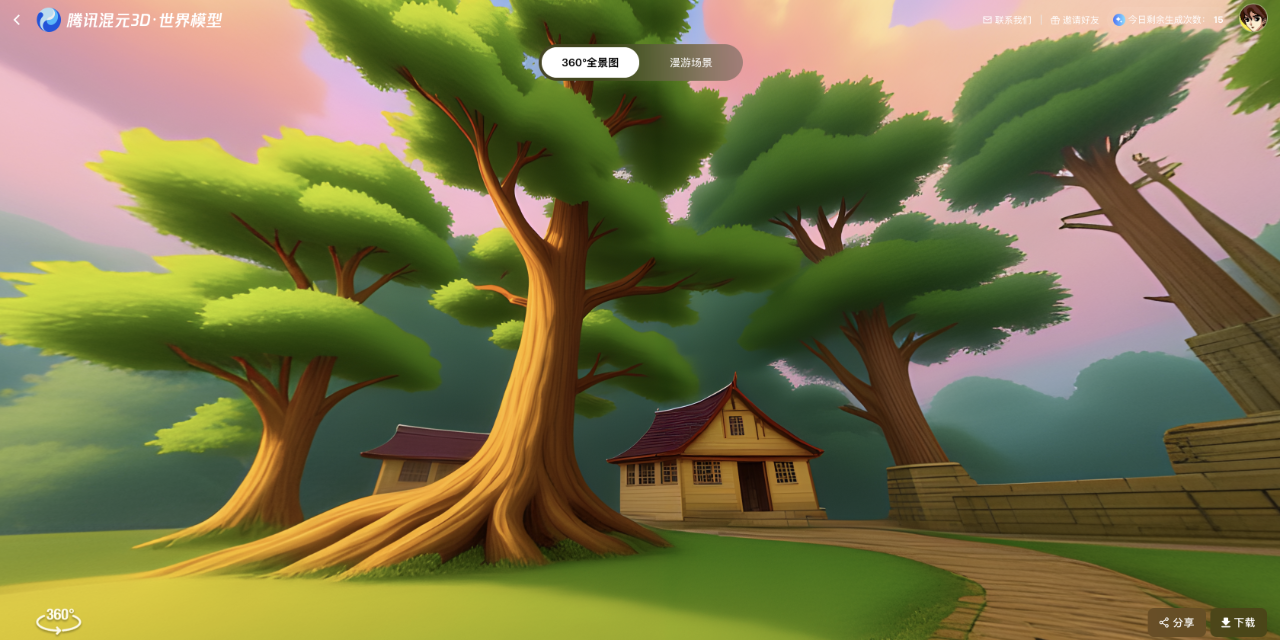Download the panorama with 下载 button

1238,622
